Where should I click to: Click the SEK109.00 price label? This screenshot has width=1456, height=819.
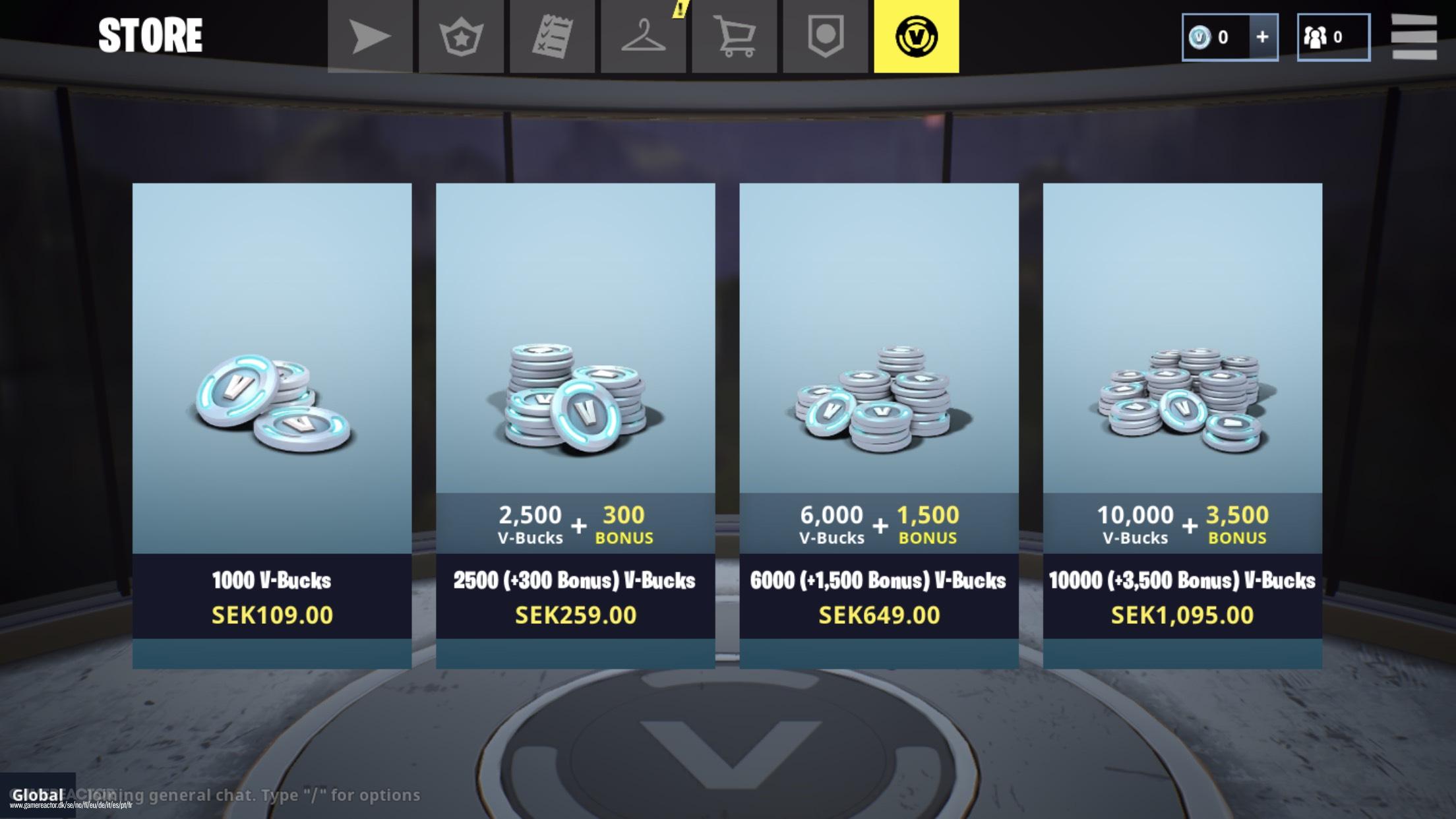click(x=271, y=615)
